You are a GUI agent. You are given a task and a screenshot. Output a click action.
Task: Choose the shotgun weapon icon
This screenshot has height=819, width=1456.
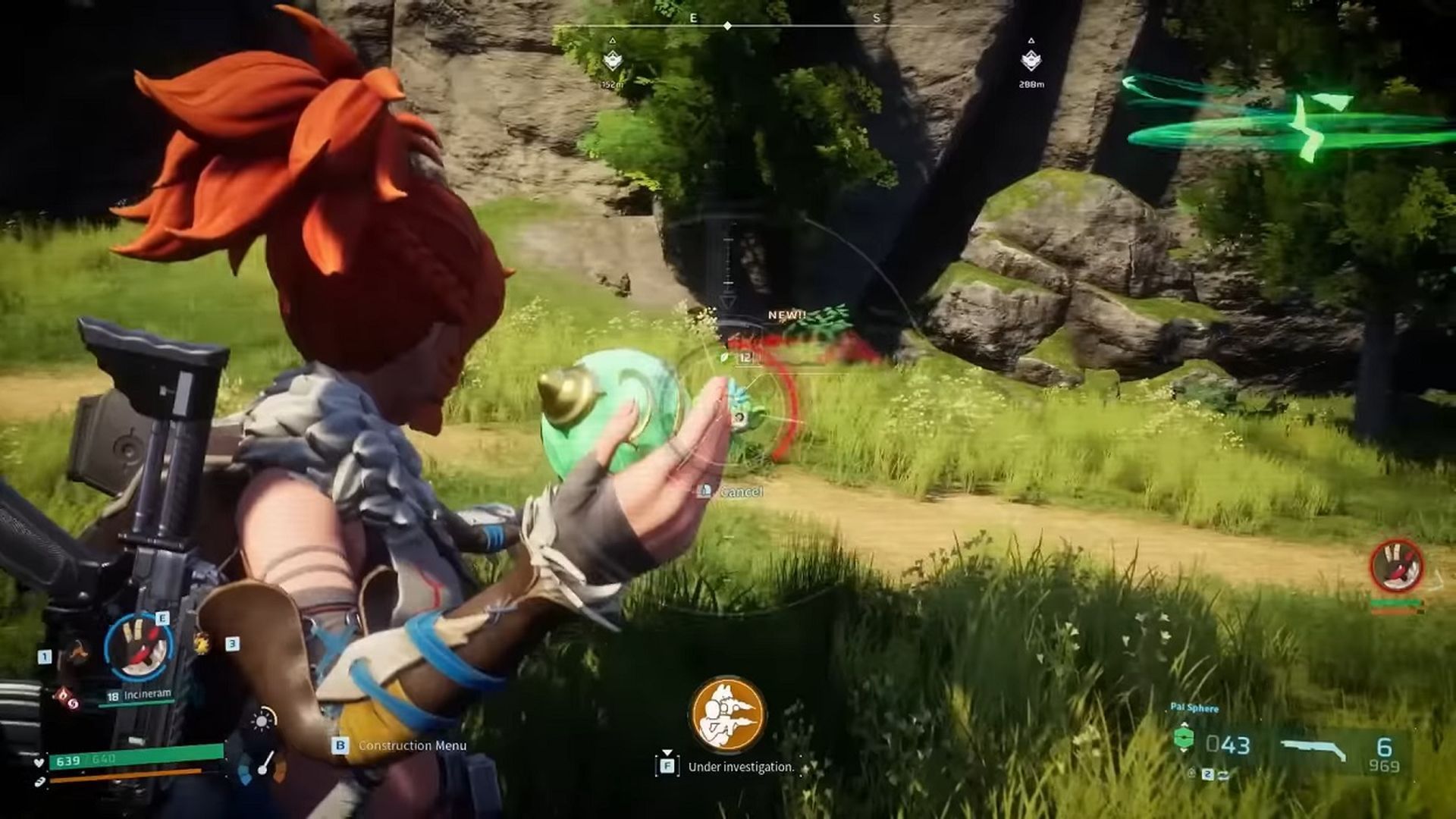pos(1314,749)
